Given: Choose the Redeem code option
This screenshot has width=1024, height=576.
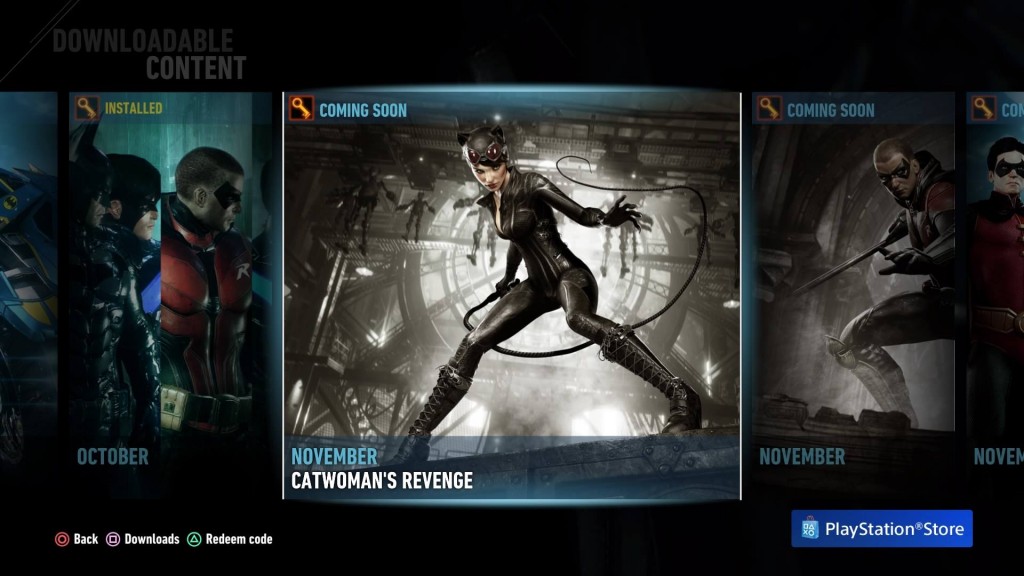Looking at the screenshot, I should [x=230, y=539].
